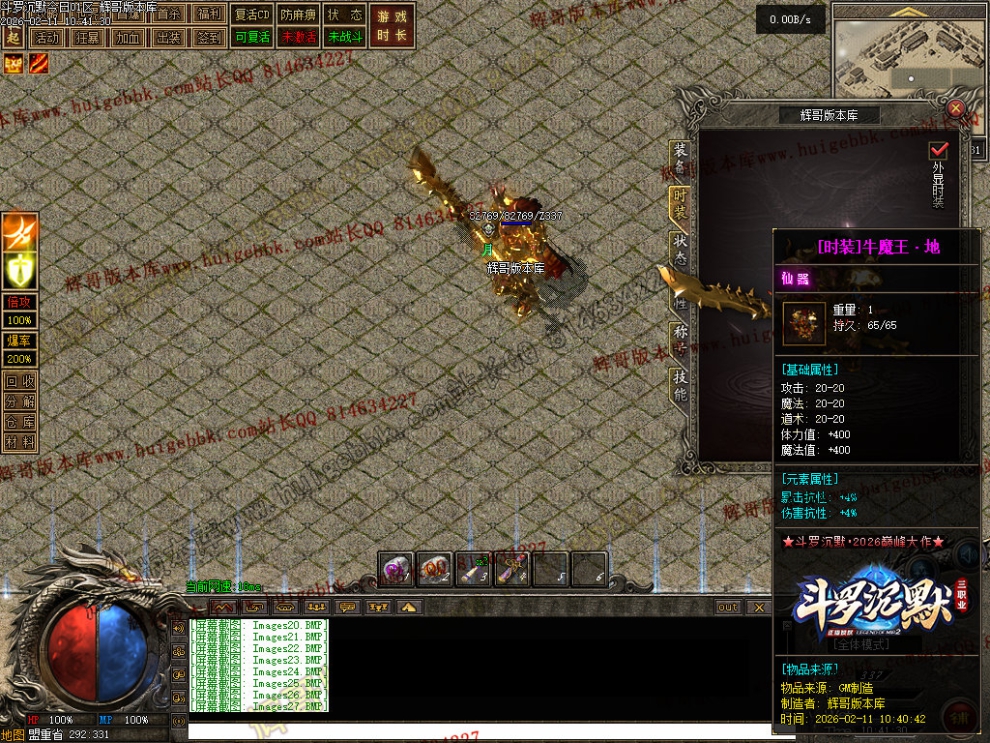The image size is (990, 743).
Task: Open the 签到 sign-in button
Action: (209, 37)
